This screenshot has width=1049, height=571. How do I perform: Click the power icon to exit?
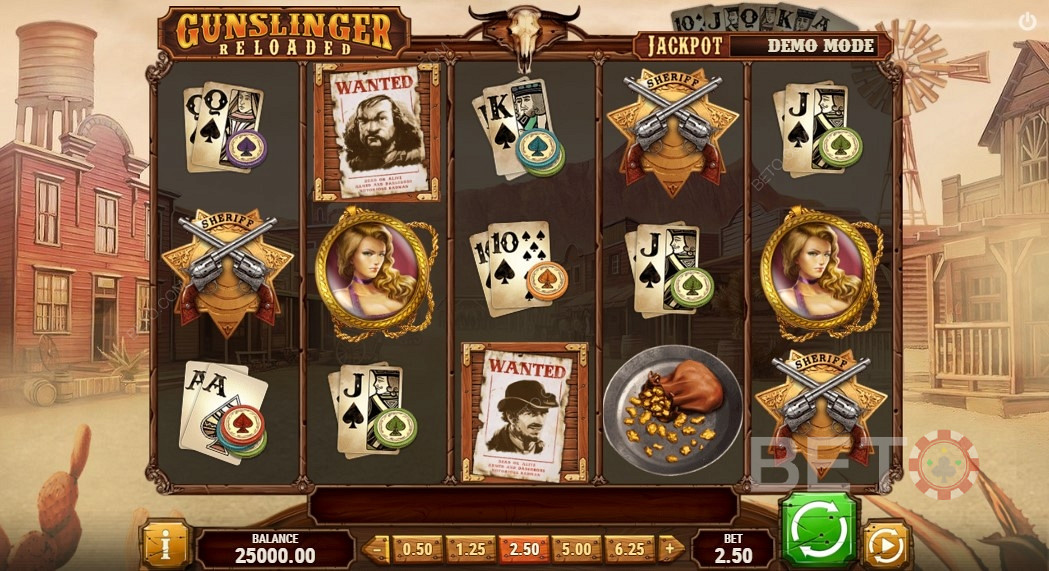[1027, 20]
